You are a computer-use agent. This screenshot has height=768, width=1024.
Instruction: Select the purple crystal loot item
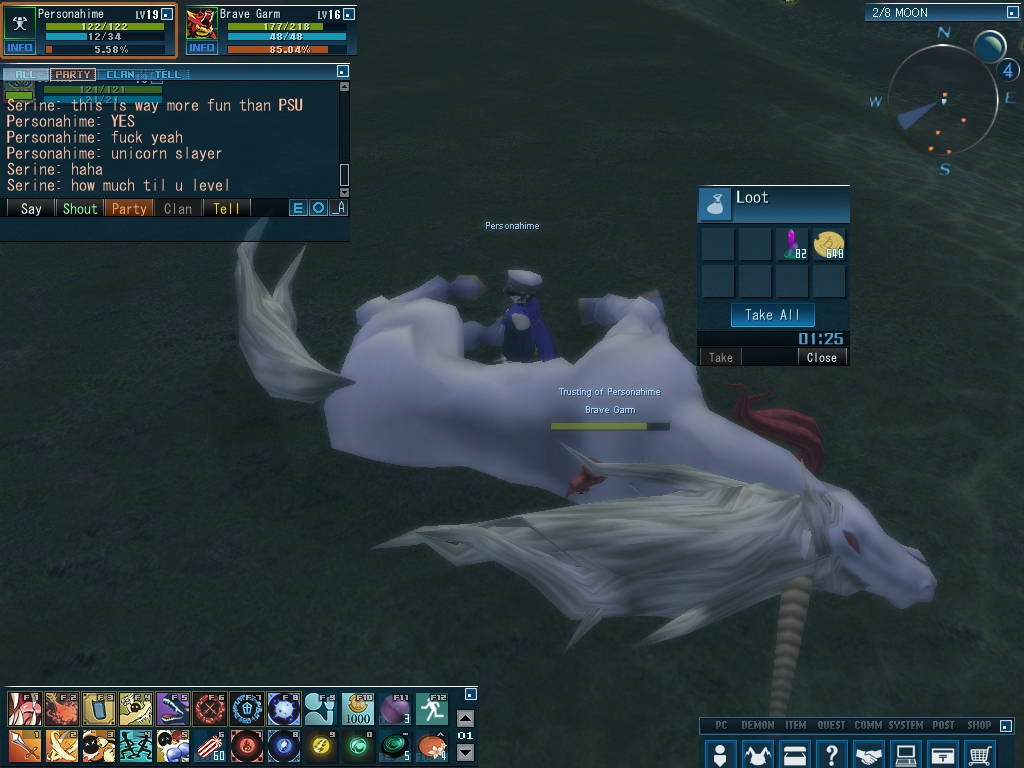coord(793,244)
